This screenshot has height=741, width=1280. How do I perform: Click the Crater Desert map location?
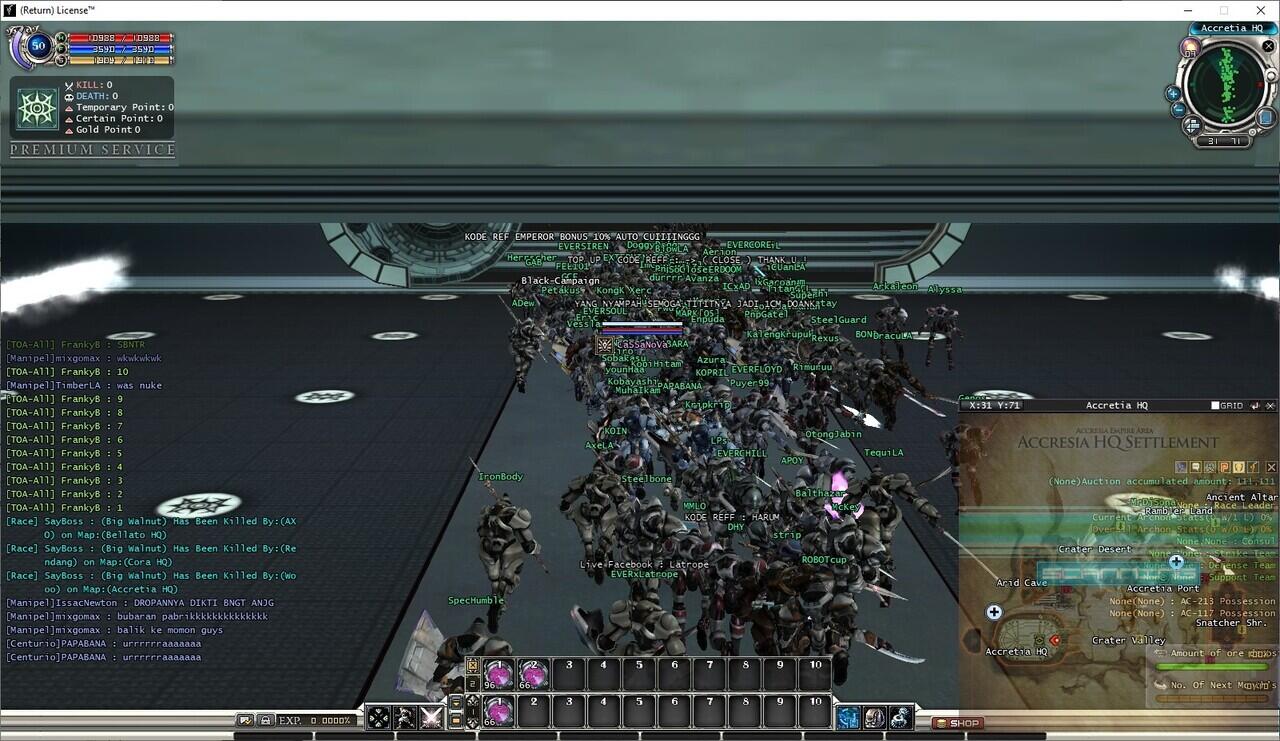coord(1095,549)
